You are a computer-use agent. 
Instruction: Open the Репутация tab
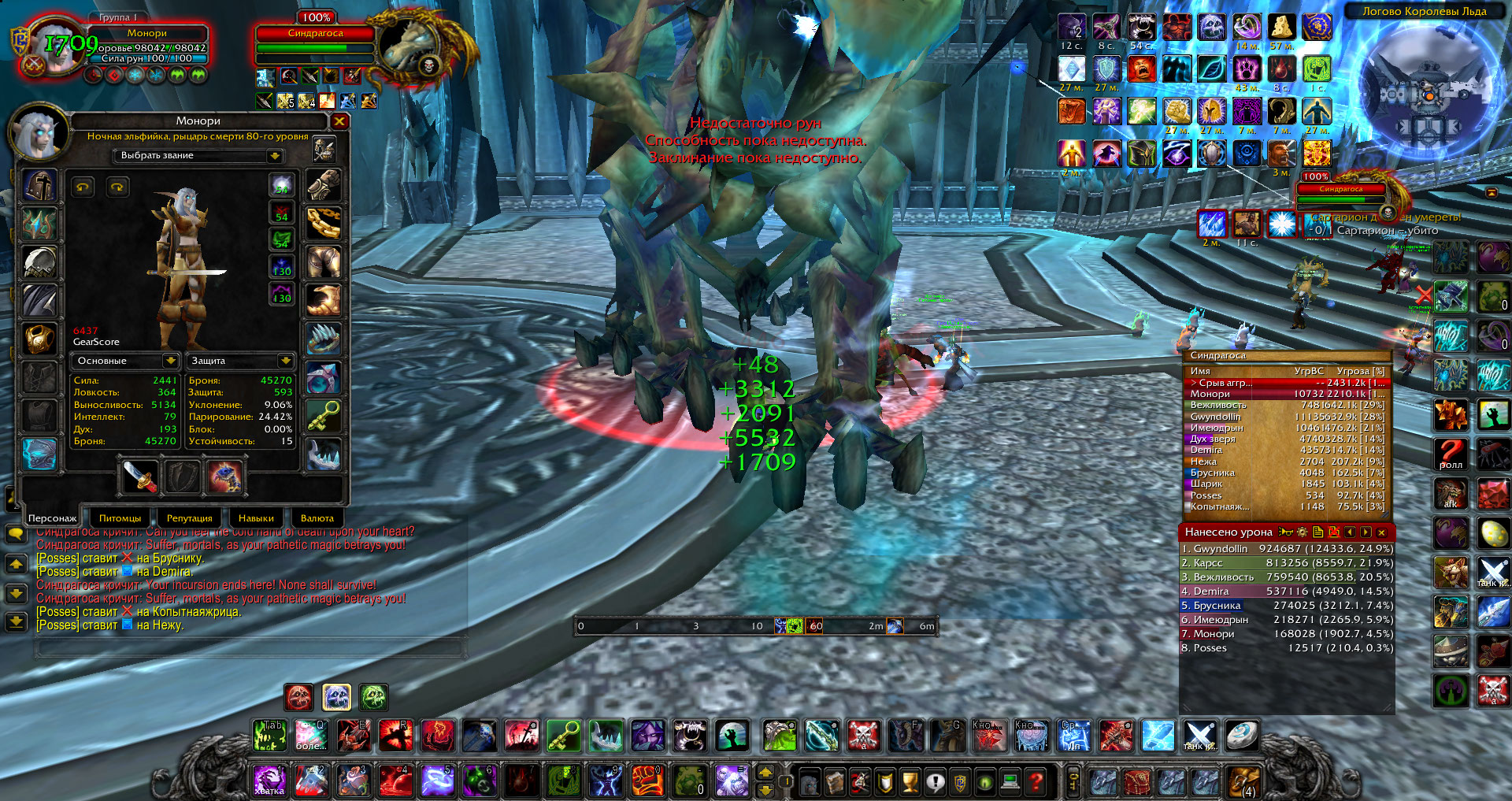(x=189, y=518)
